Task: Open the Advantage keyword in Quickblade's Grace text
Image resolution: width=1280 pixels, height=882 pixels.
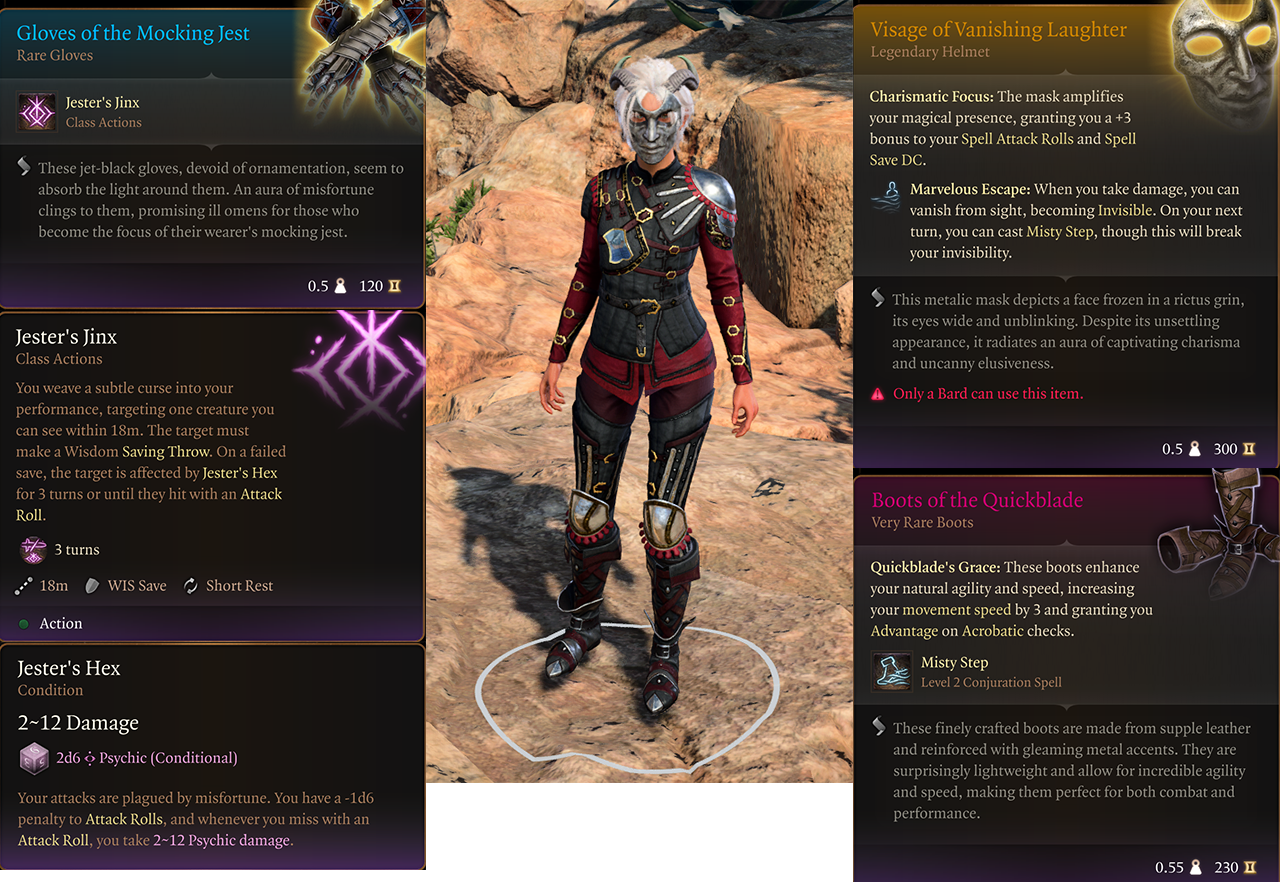Action: pos(904,631)
